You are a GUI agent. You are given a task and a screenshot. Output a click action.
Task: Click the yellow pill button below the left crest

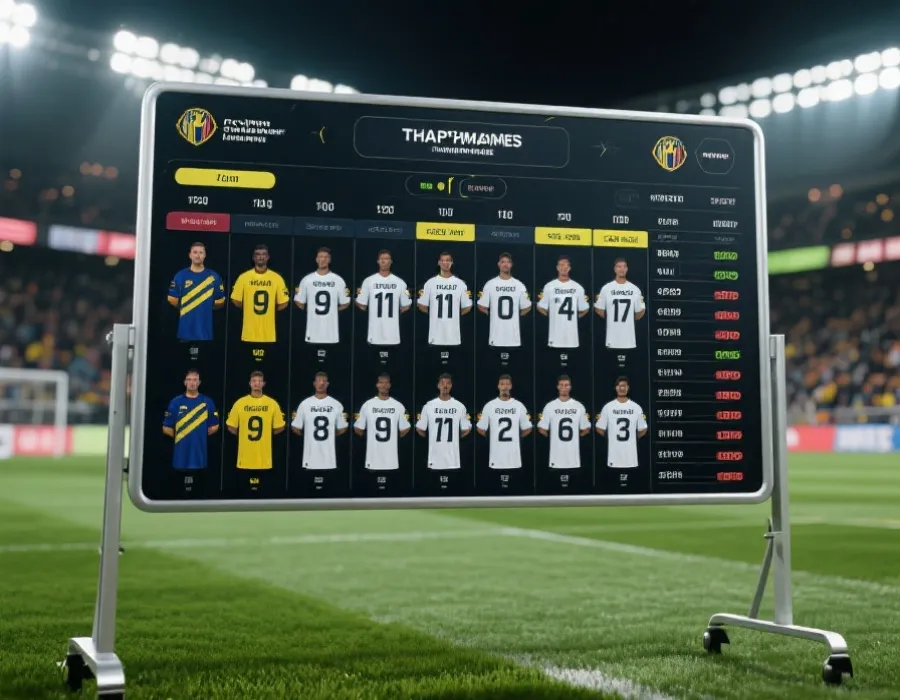click(224, 178)
